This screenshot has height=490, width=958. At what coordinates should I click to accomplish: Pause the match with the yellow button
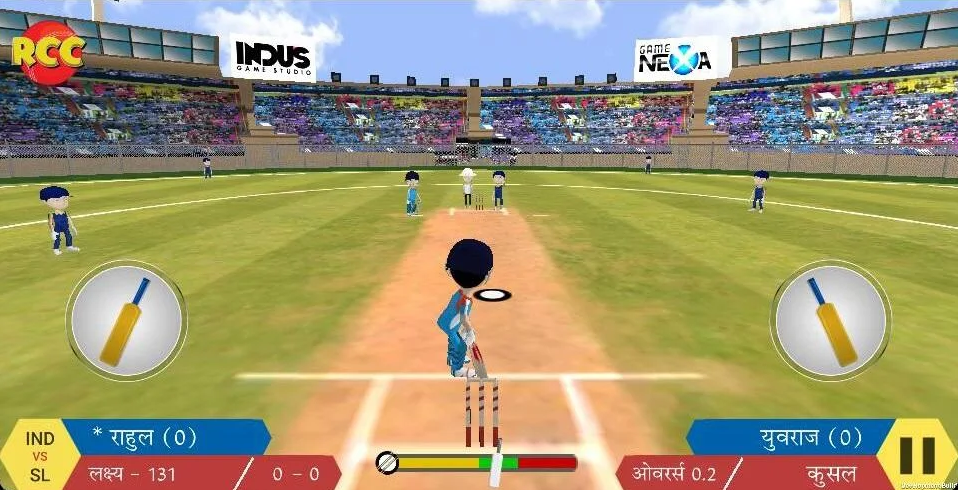tap(916, 456)
